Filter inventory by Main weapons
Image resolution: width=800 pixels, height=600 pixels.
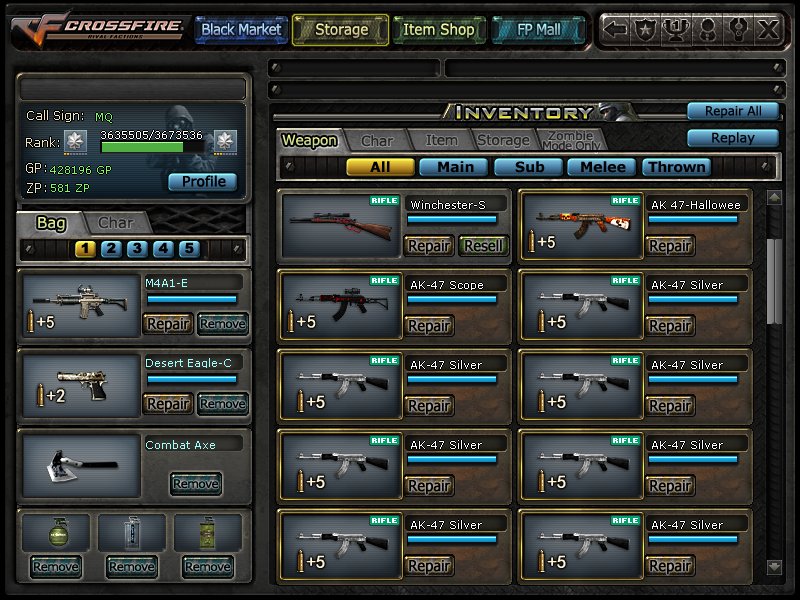point(455,167)
